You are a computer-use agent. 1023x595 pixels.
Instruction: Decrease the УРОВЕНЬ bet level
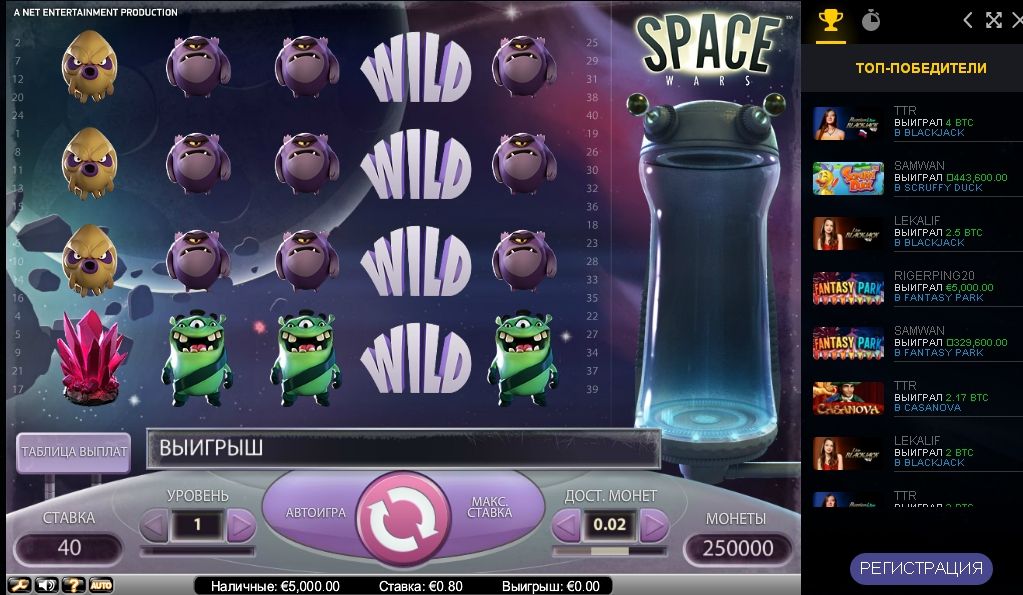pos(155,524)
